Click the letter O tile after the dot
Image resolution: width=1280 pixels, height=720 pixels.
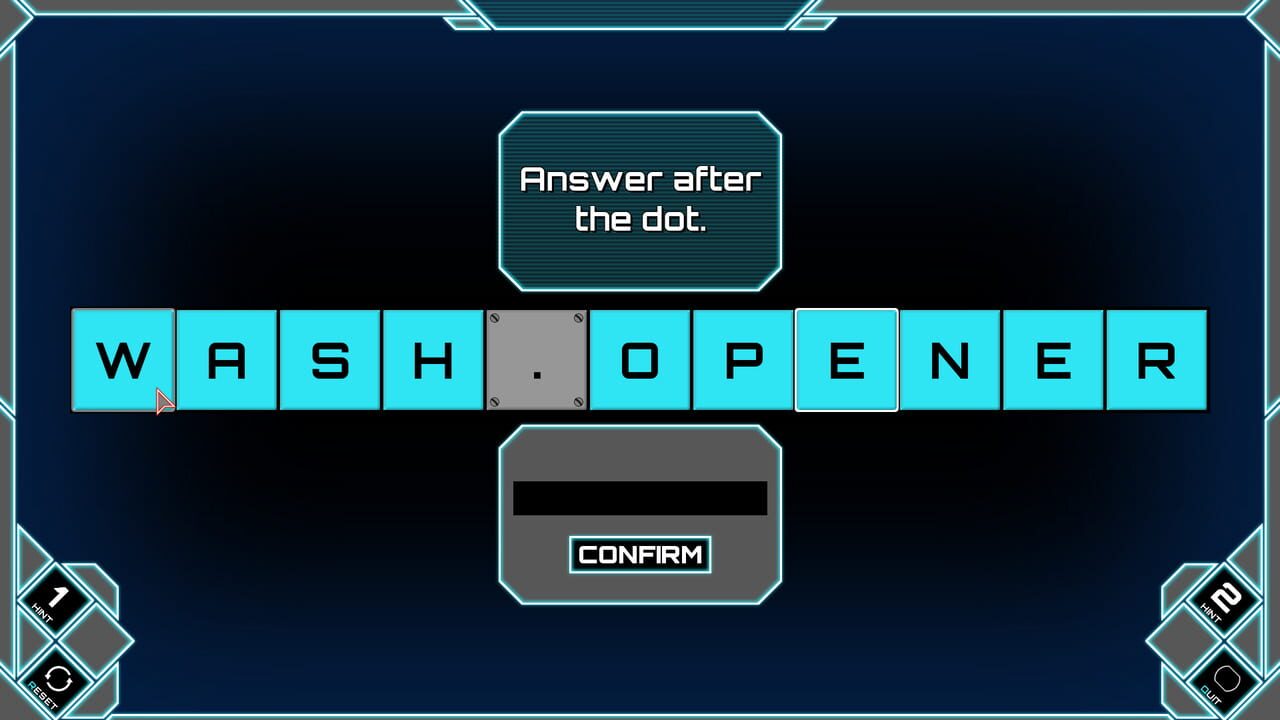click(x=640, y=360)
